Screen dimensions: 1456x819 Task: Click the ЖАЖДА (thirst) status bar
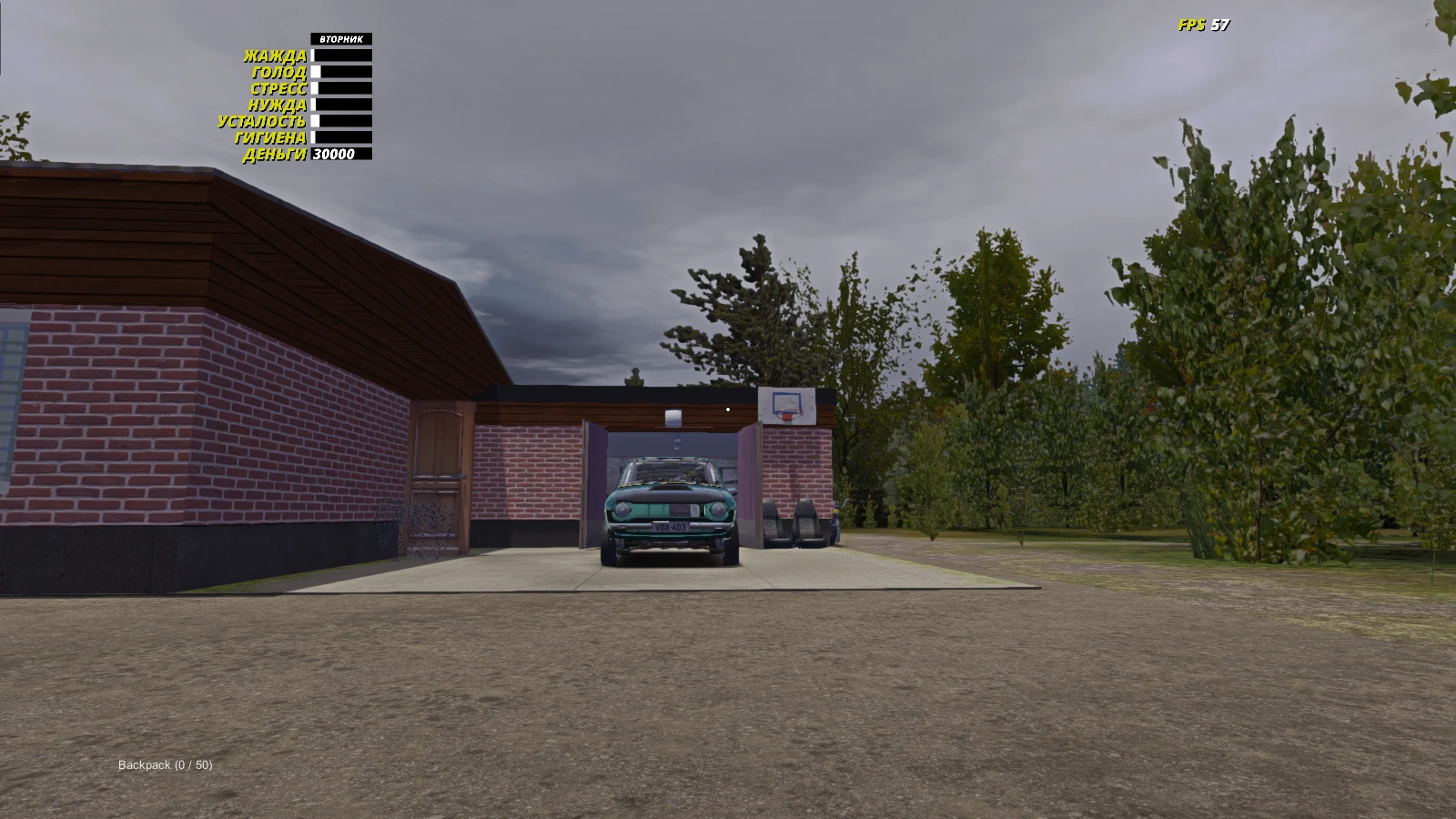tap(341, 55)
